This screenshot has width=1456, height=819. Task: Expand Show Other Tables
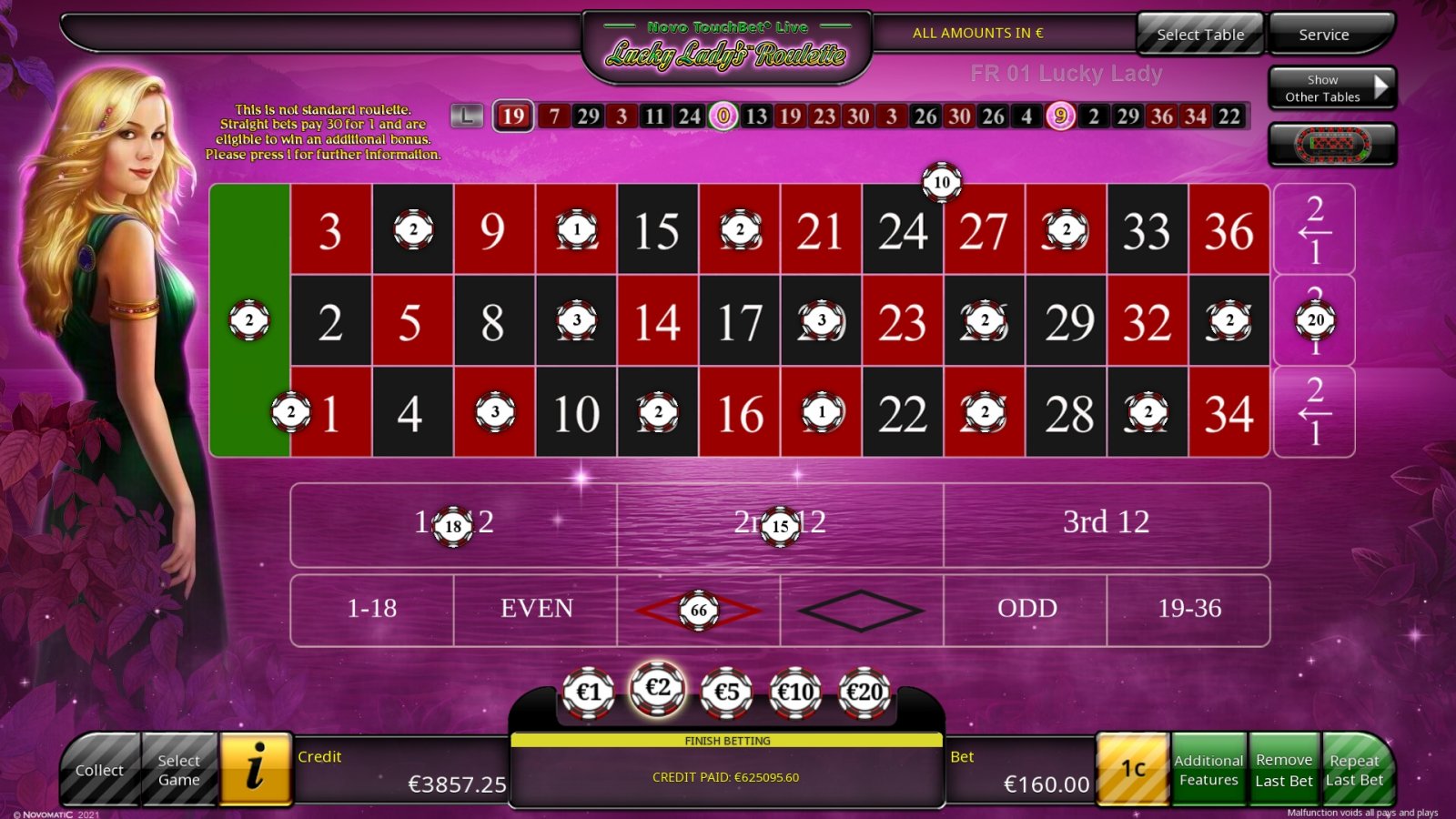coord(1331,87)
